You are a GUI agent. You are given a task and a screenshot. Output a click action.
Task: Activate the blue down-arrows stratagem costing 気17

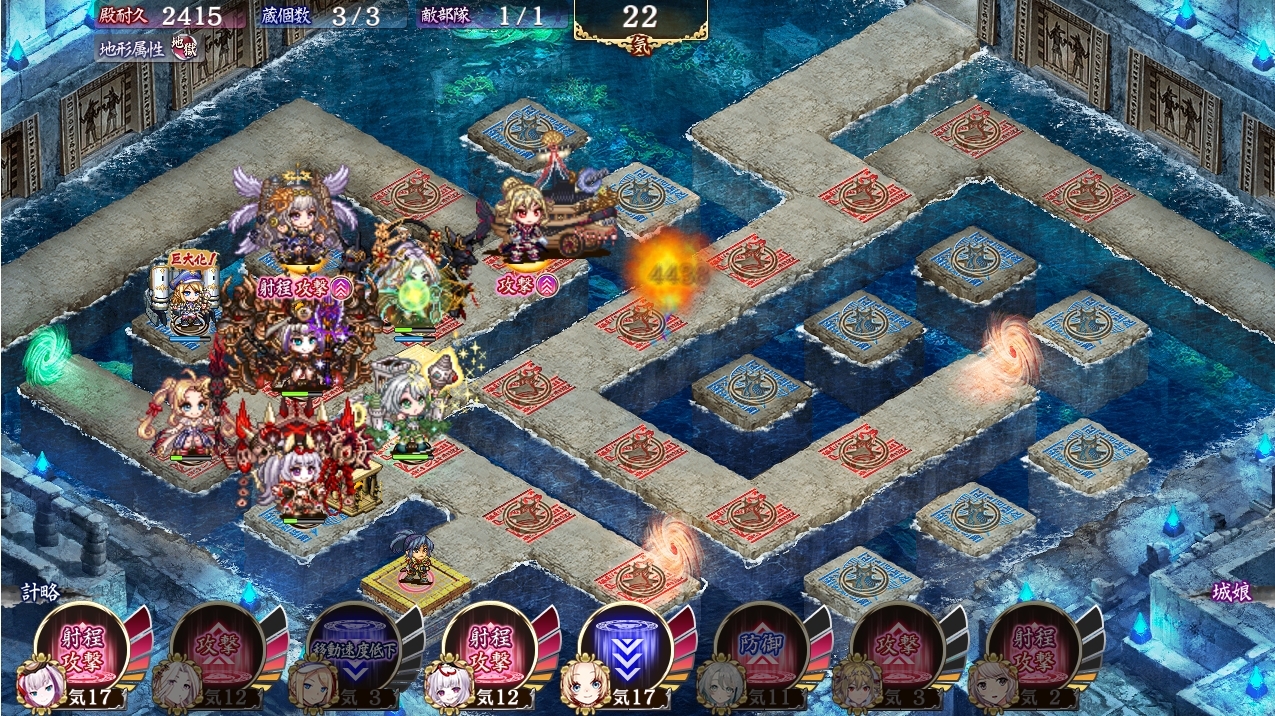click(x=626, y=648)
